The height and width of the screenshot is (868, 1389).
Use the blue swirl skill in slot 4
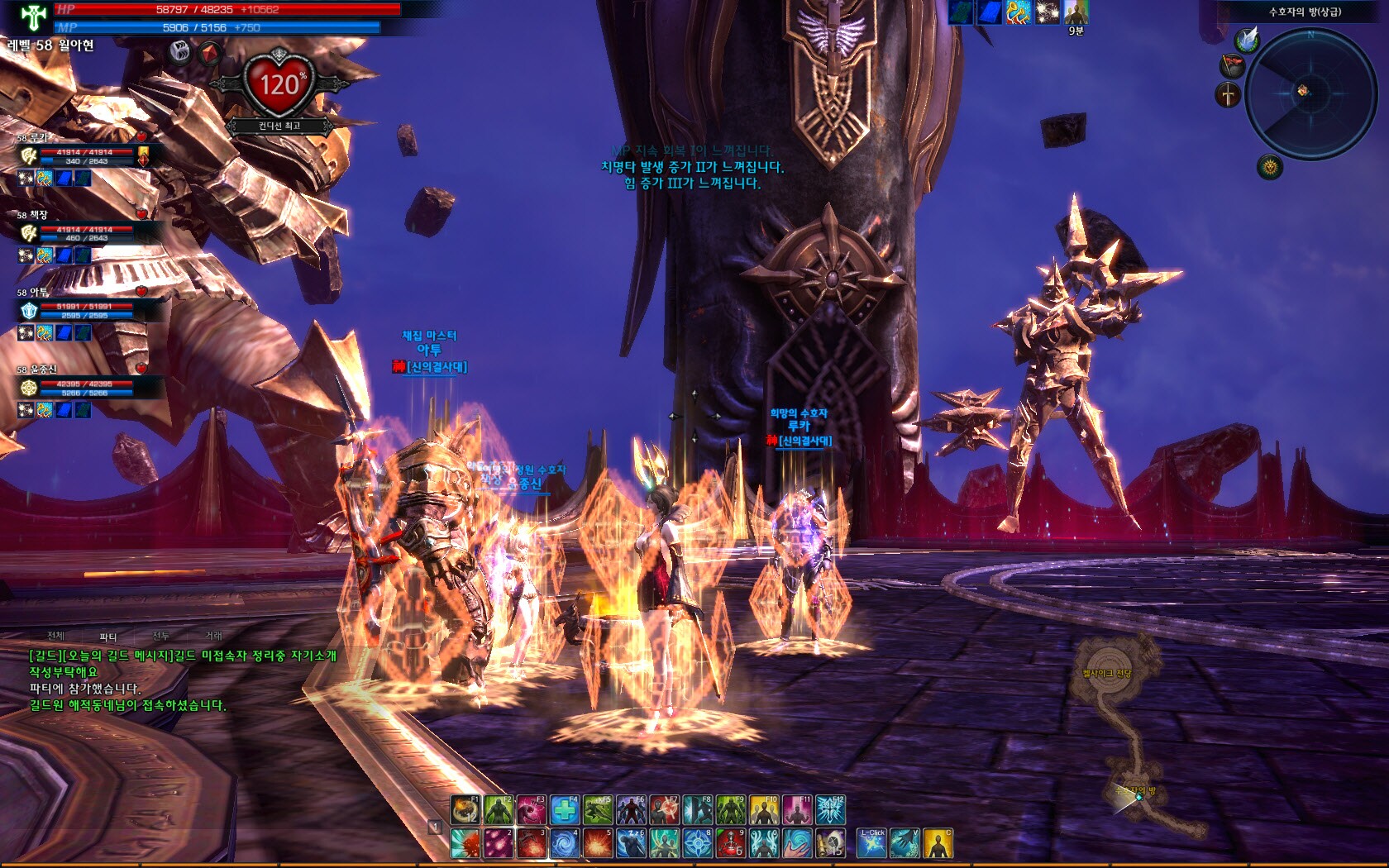[565, 843]
